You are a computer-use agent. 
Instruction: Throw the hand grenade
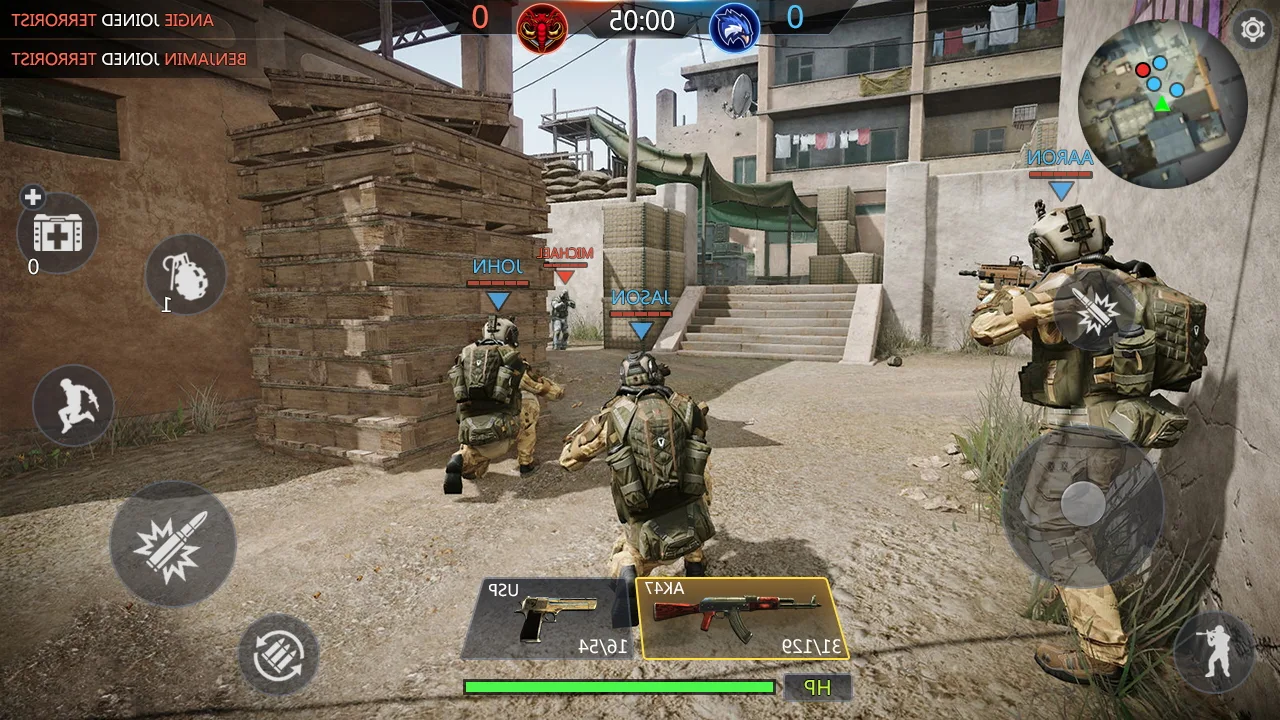point(185,277)
